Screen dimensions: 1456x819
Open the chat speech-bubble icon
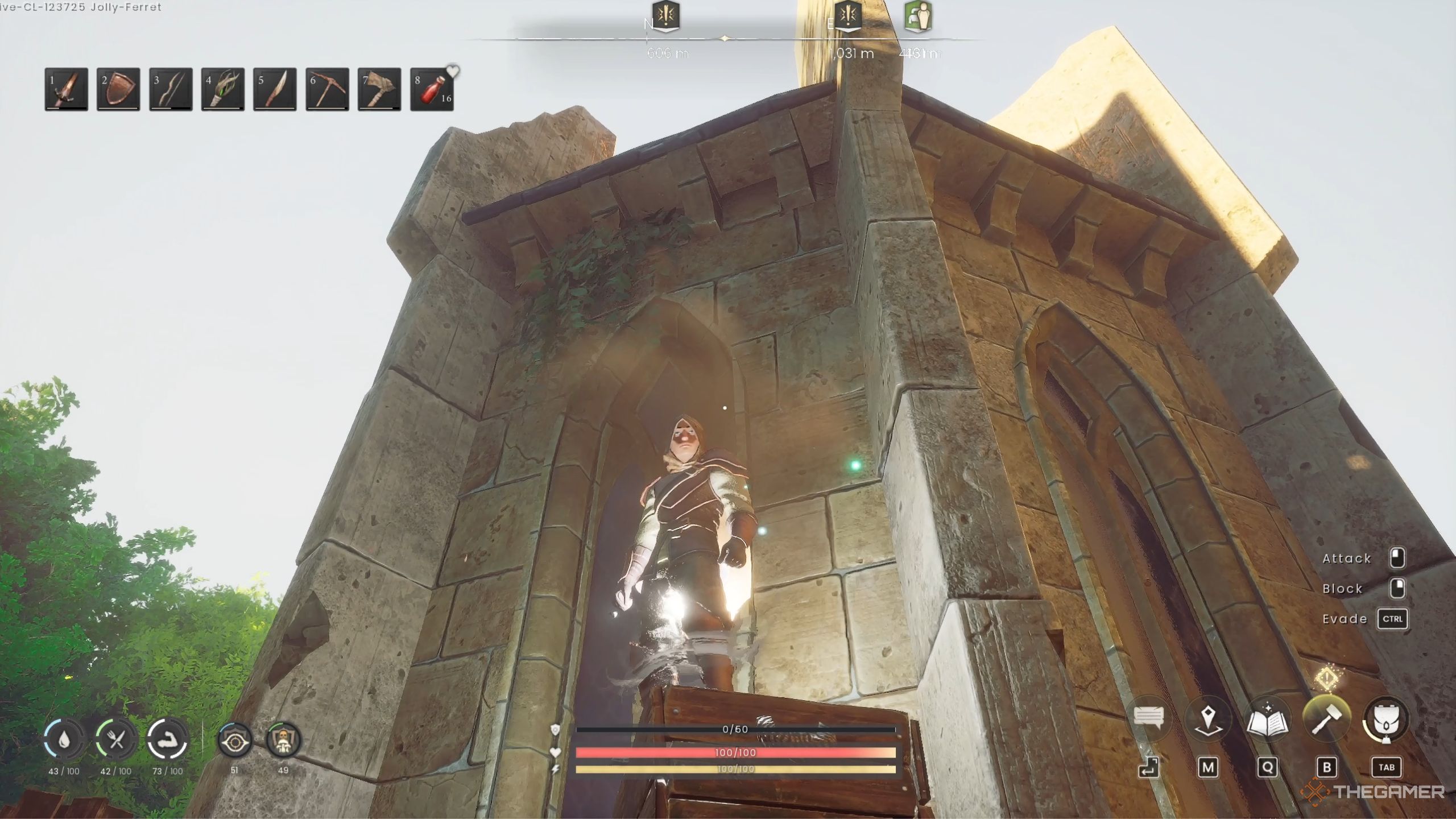click(x=1148, y=718)
